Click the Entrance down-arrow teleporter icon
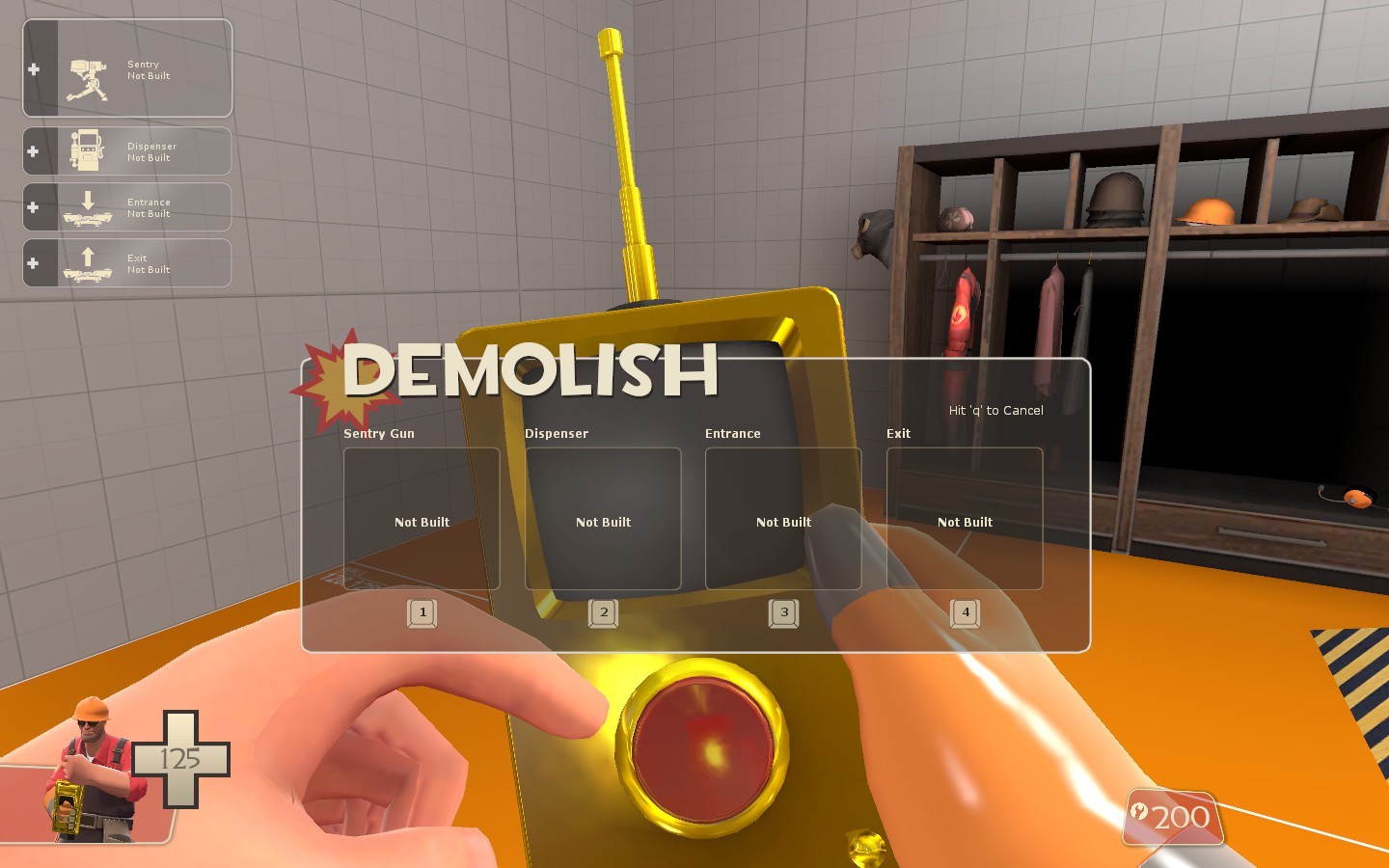The width and height of the screenshot is (1389, 868). 88,205
